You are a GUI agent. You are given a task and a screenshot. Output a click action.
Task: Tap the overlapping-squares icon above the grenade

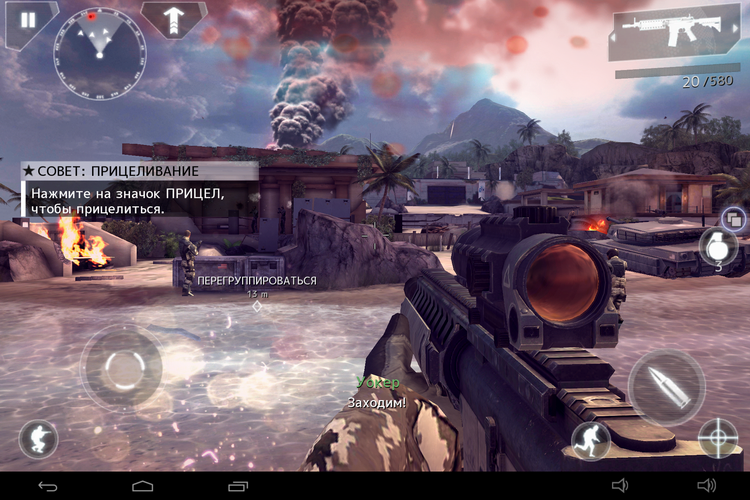point(732,218)
